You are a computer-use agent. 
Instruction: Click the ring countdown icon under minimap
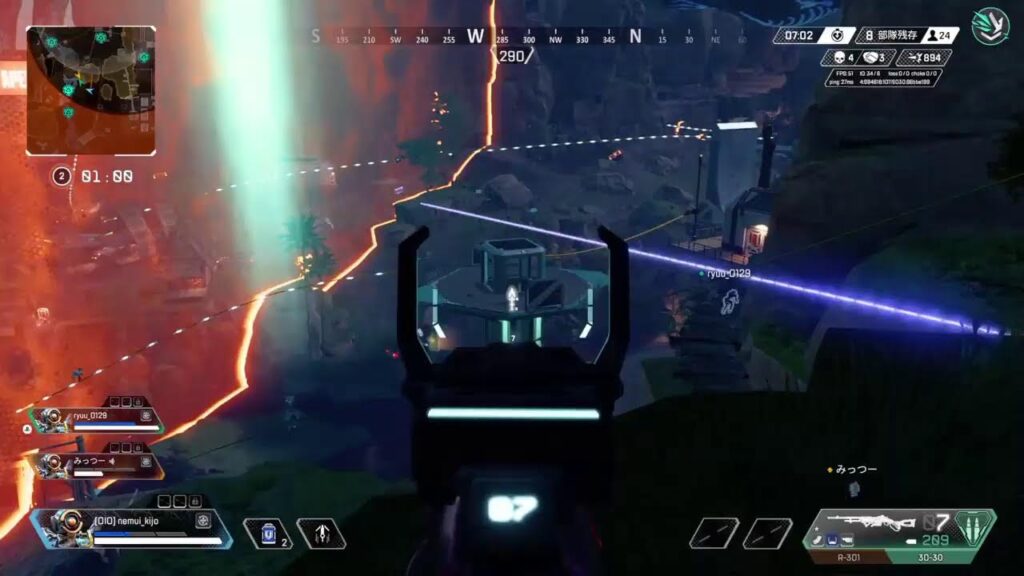pos(62,176)
